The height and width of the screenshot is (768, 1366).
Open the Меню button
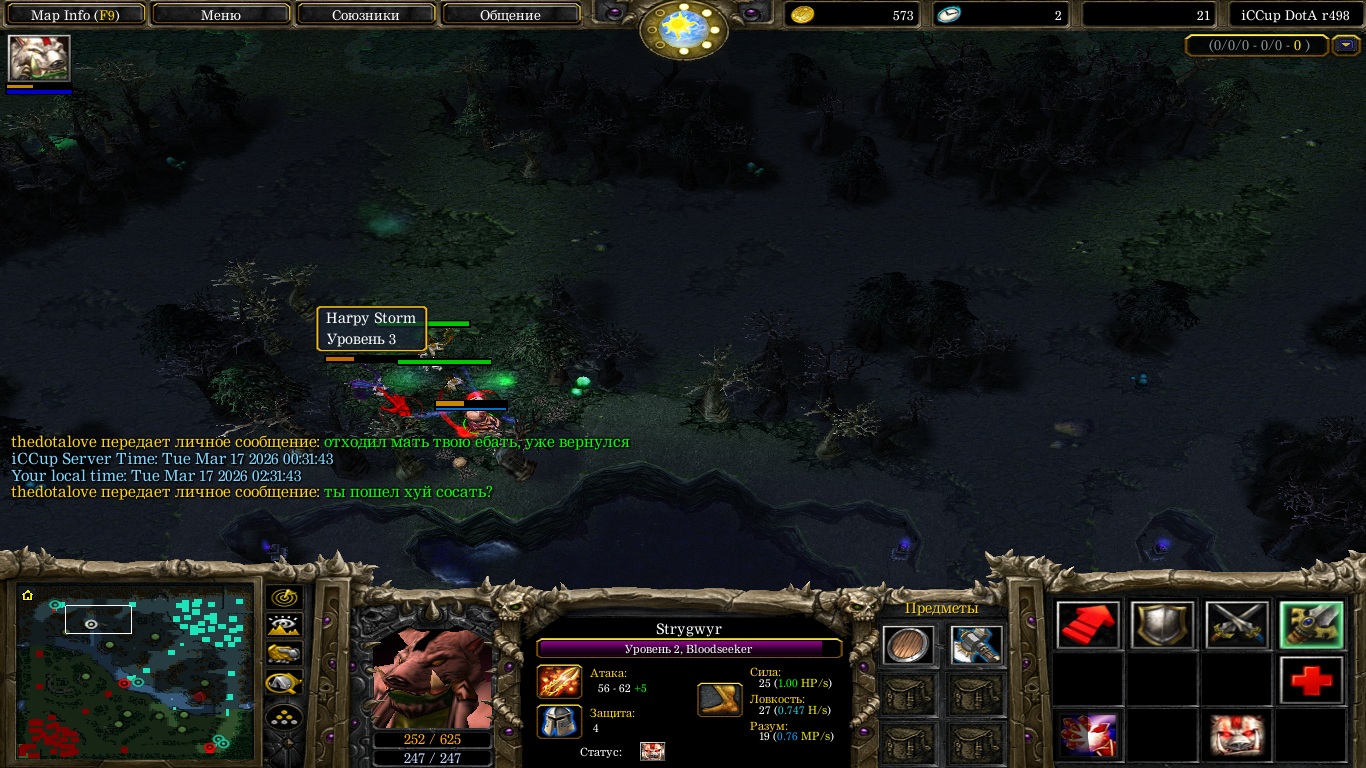pos(220,15)
